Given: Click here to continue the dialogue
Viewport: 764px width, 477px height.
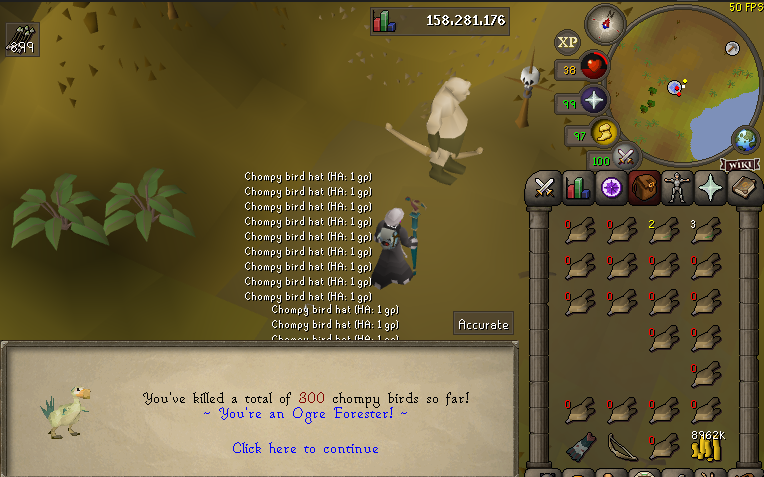Looking at the screenshot, I should click(305, 449).
